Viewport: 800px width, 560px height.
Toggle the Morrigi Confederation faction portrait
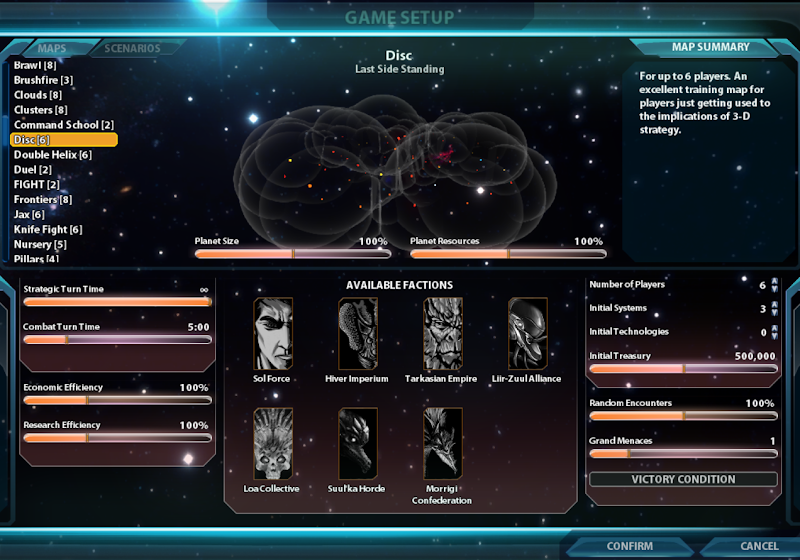click(443, 444)
